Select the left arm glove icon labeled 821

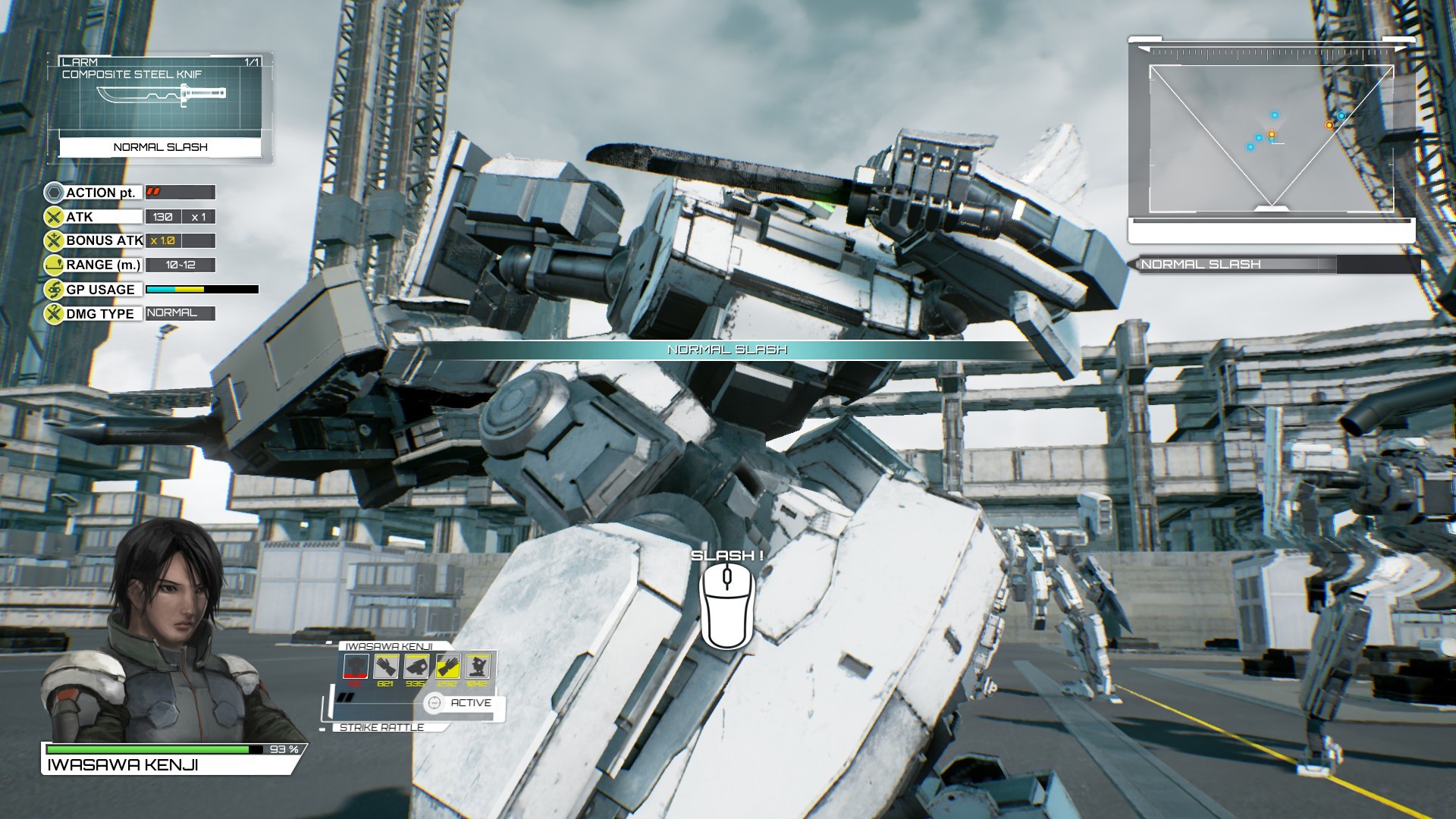click(x=385, y=666)
